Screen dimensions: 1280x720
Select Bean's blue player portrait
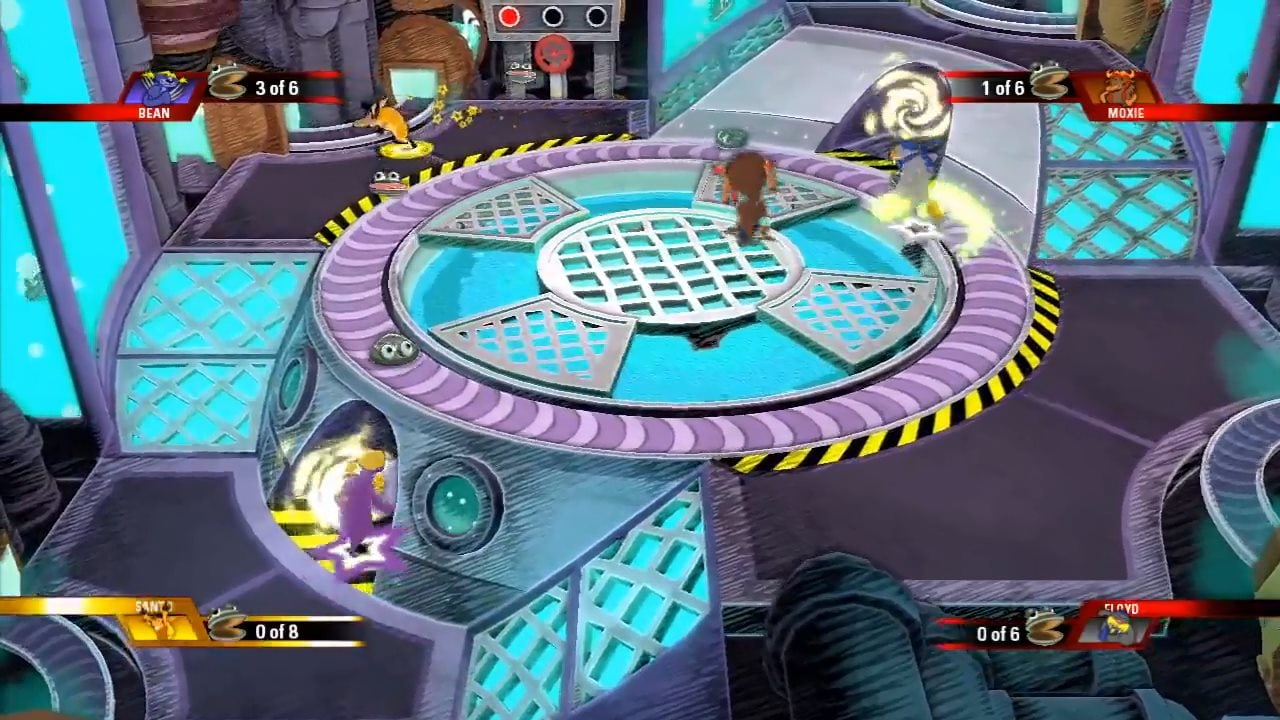(158, 88)
